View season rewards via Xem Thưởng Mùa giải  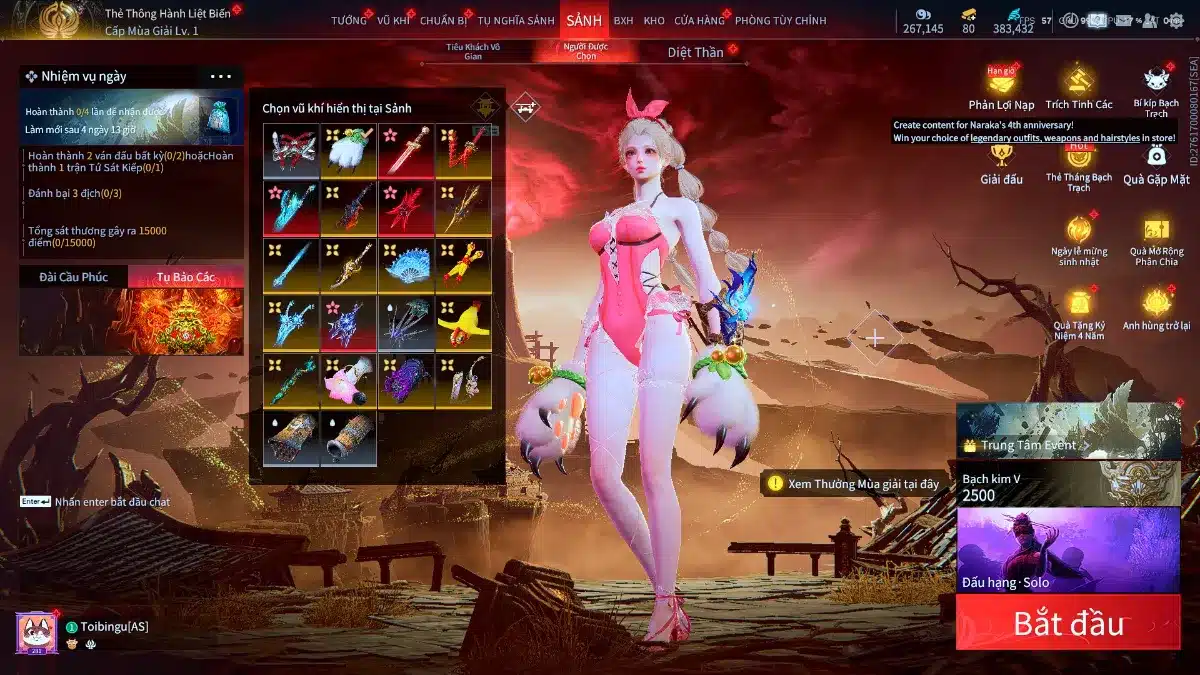click(853, 484)
